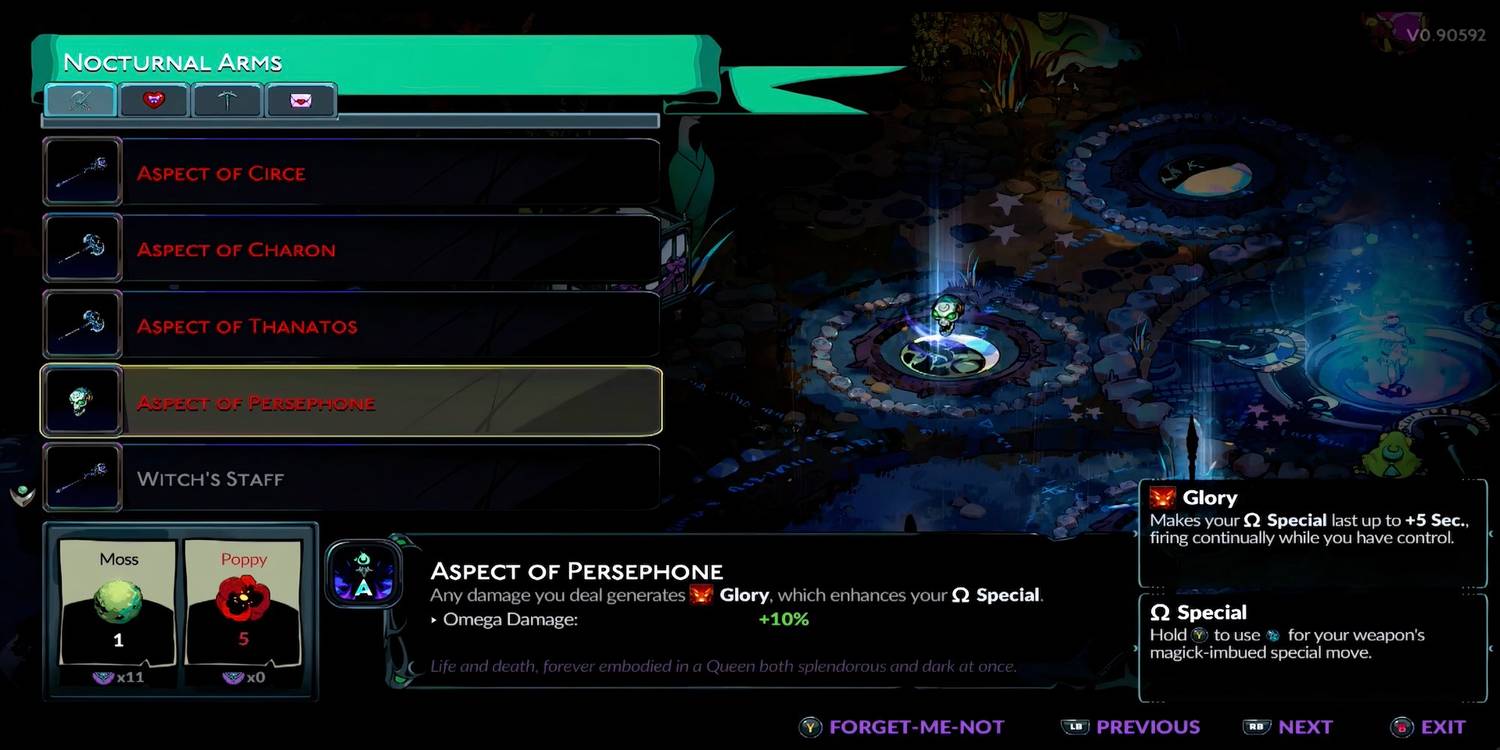Select the love-letter envelope tab
The height and width of the screenshot is (750, 1500).
[x=301, y=99]
